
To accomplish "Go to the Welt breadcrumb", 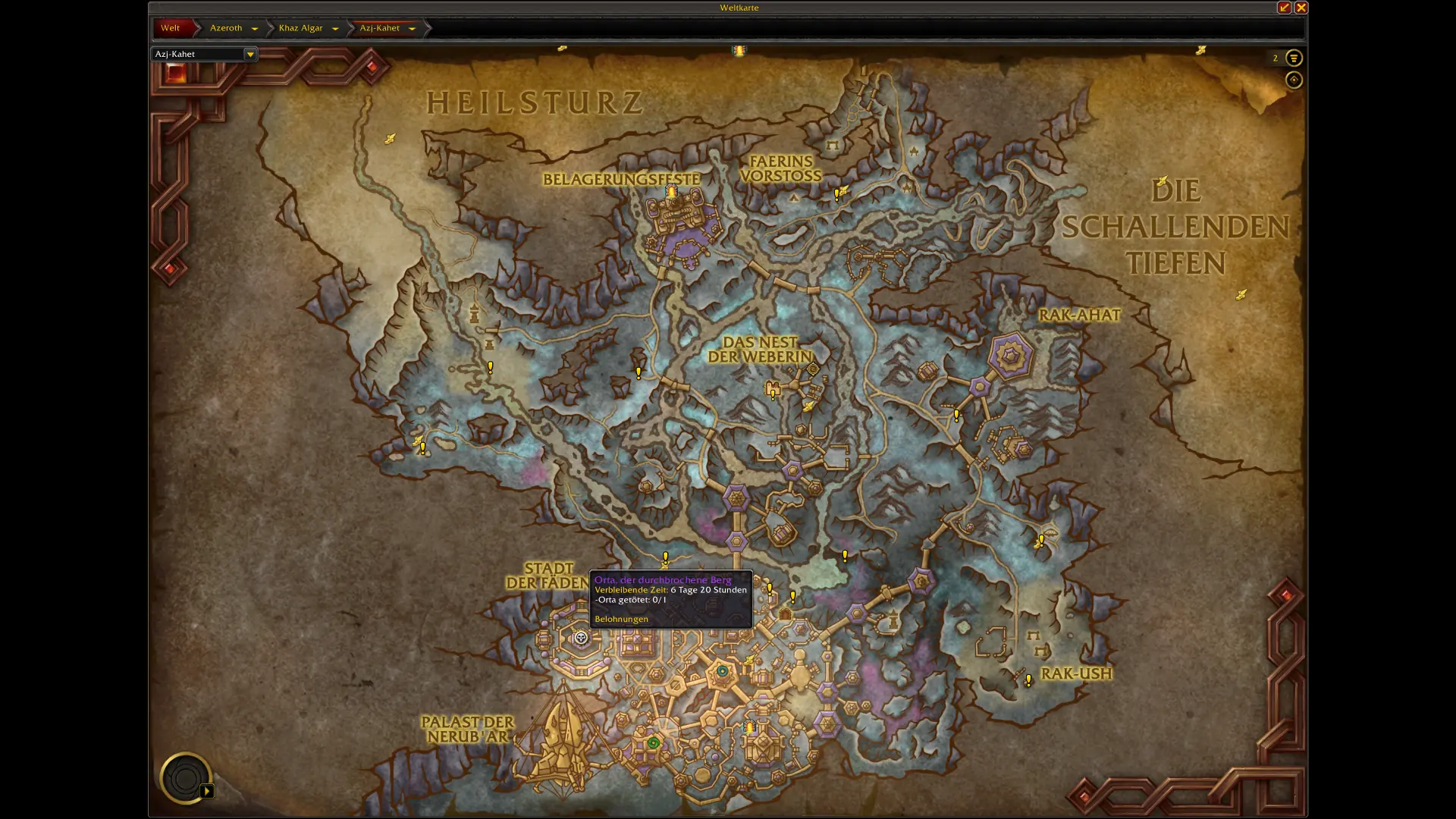I will click(171, 28).
